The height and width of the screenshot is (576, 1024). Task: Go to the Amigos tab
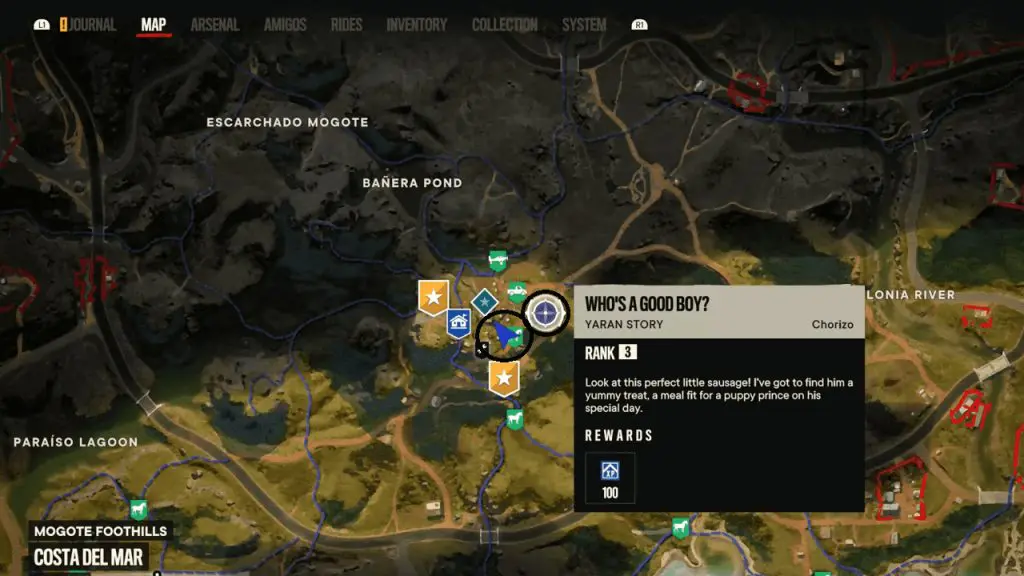point(285,24)
